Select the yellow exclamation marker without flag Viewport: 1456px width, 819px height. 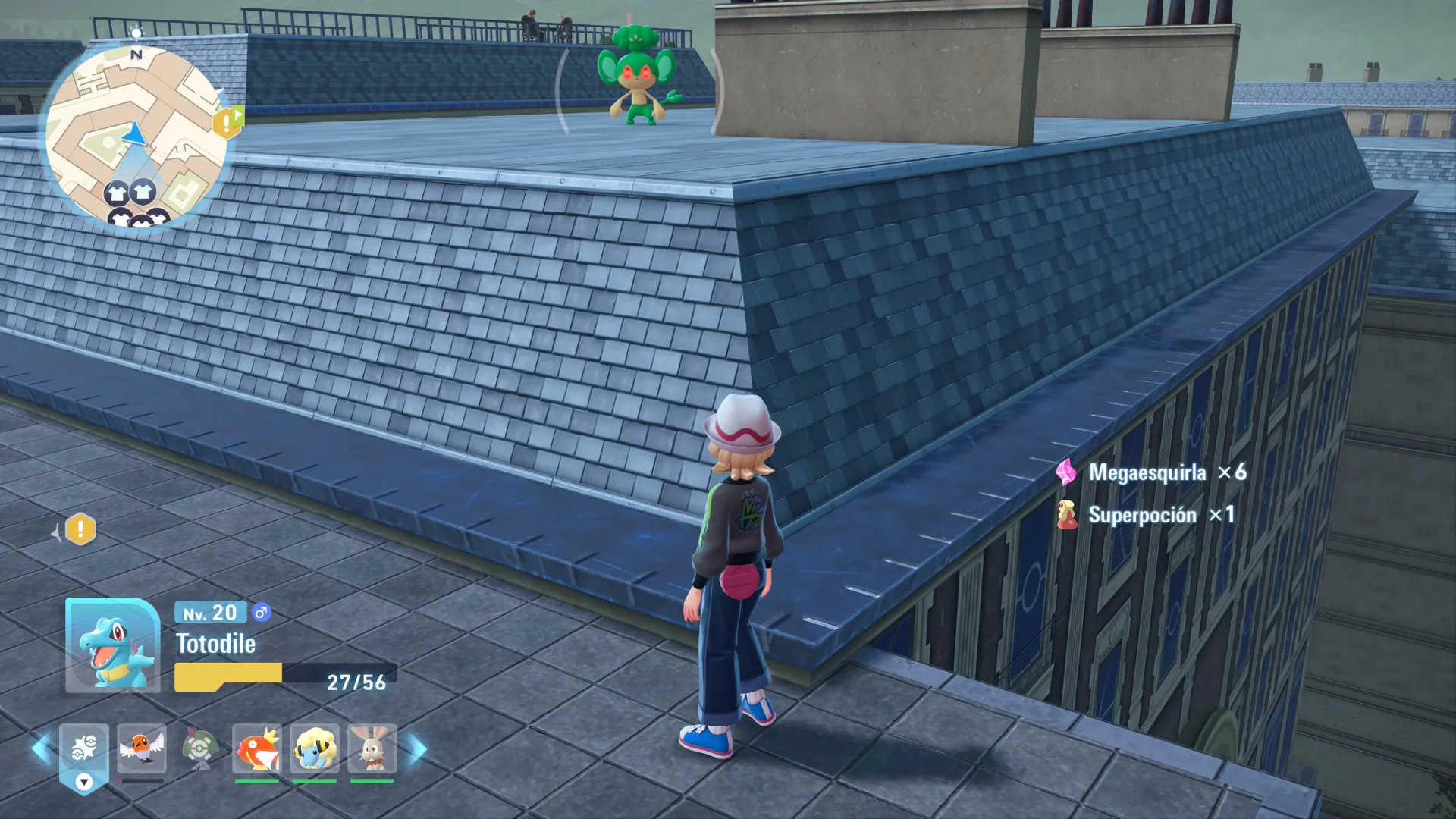tap(80, 529)
